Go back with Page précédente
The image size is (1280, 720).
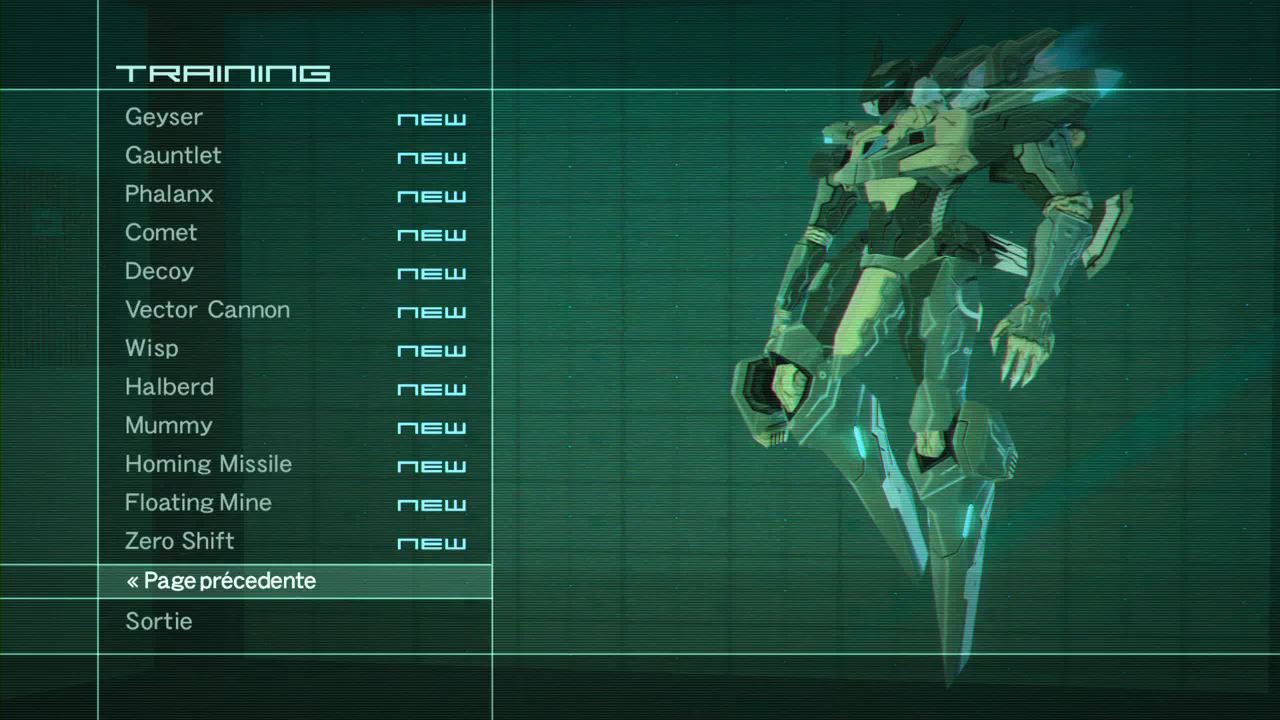221,581
